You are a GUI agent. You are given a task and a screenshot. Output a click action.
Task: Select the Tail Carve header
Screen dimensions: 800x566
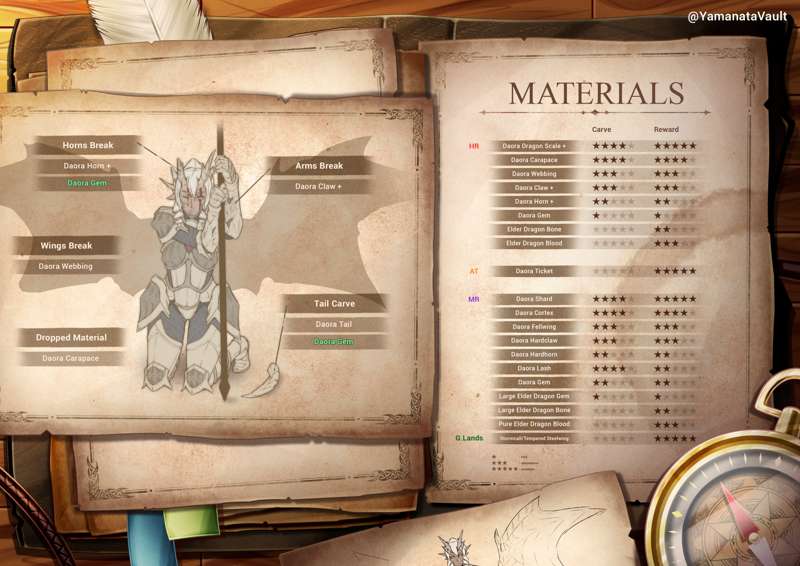335,304
